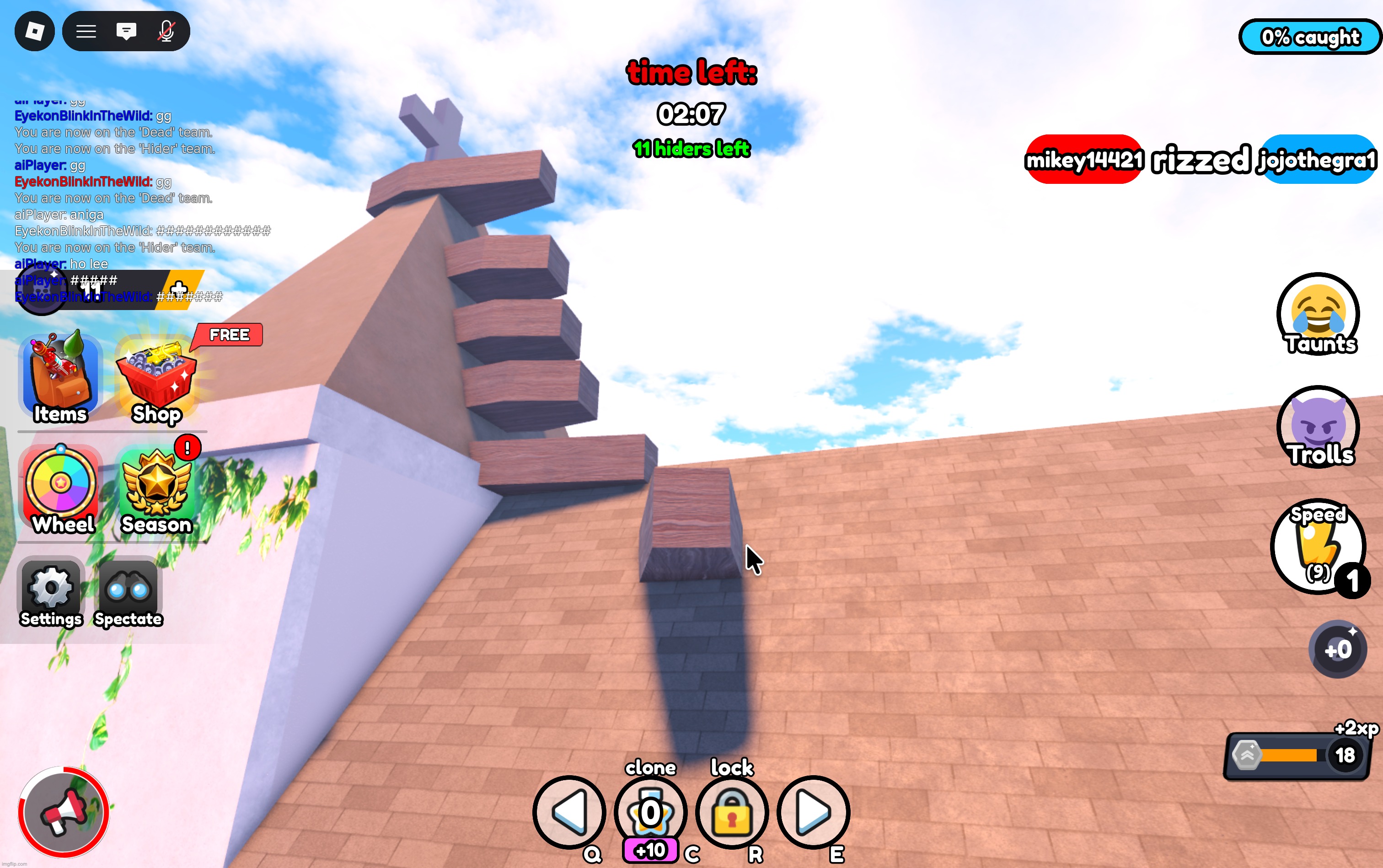
Task: Activate the Speed boost
Action: tap(1318, 546)
